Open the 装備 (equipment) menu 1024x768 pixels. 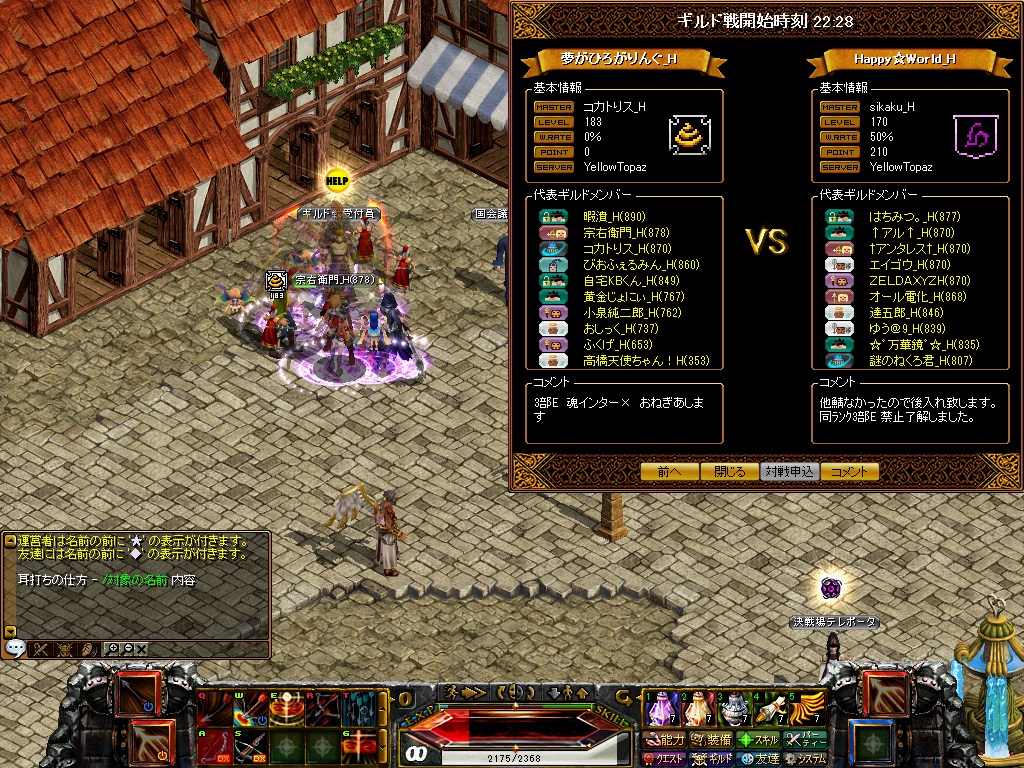point(712,740)
